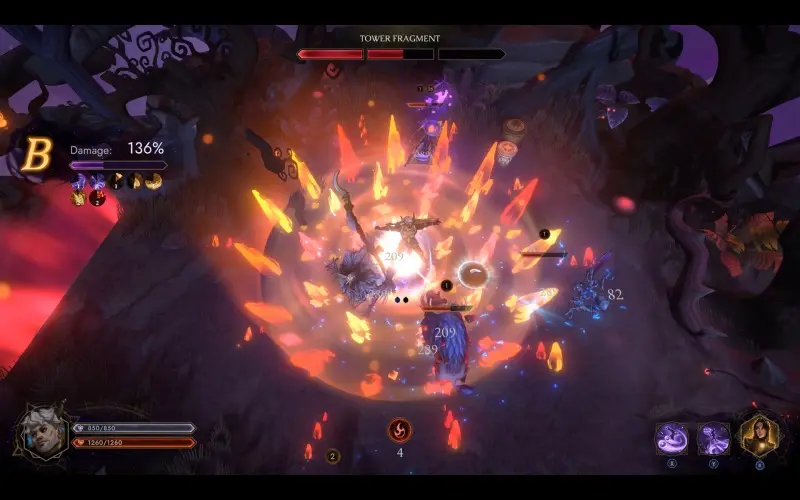Activate the purple dashing figure ability
Screen dimensions: 800x500
click(714, 438)
